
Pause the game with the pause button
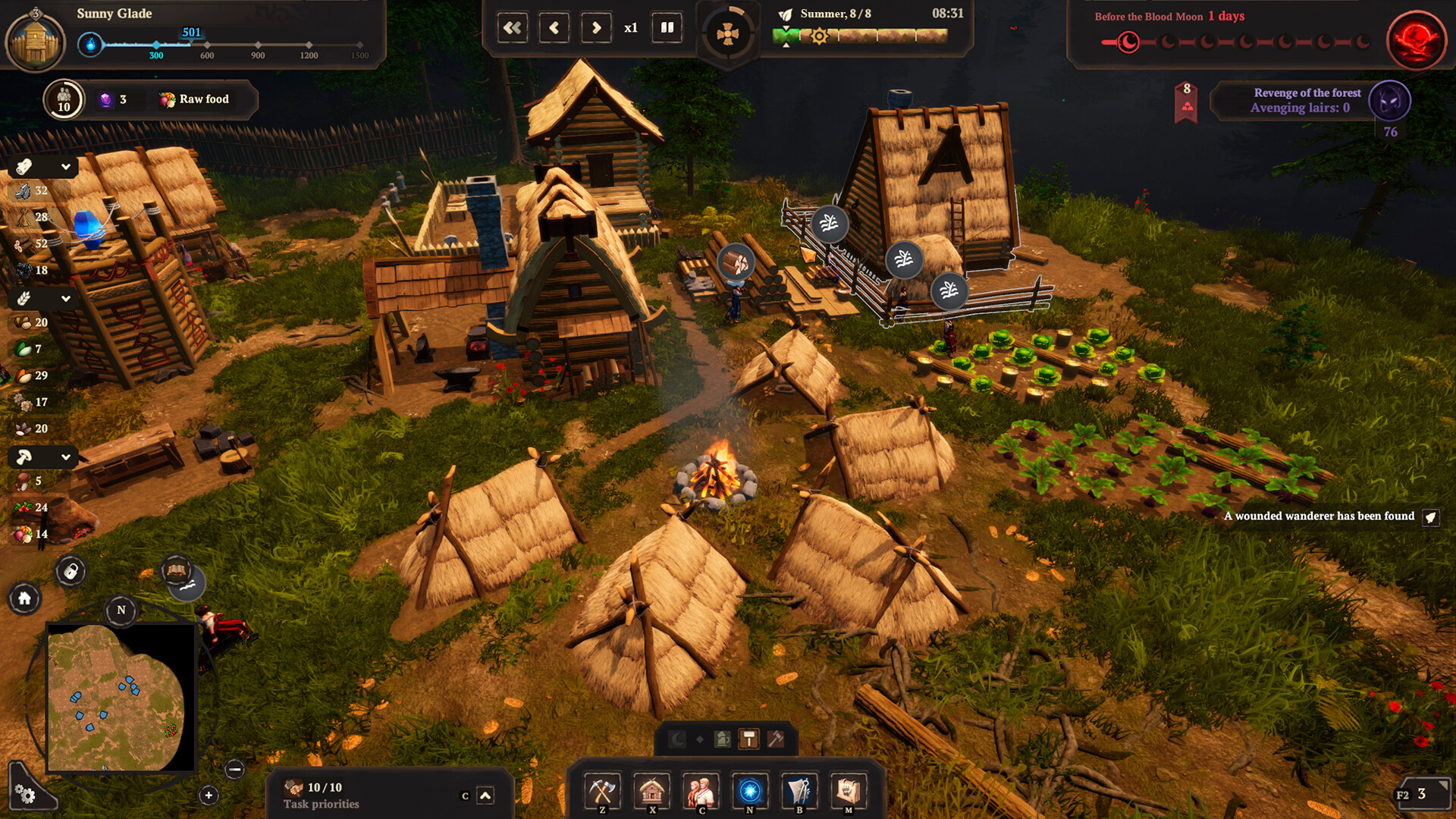pos(667,27)
